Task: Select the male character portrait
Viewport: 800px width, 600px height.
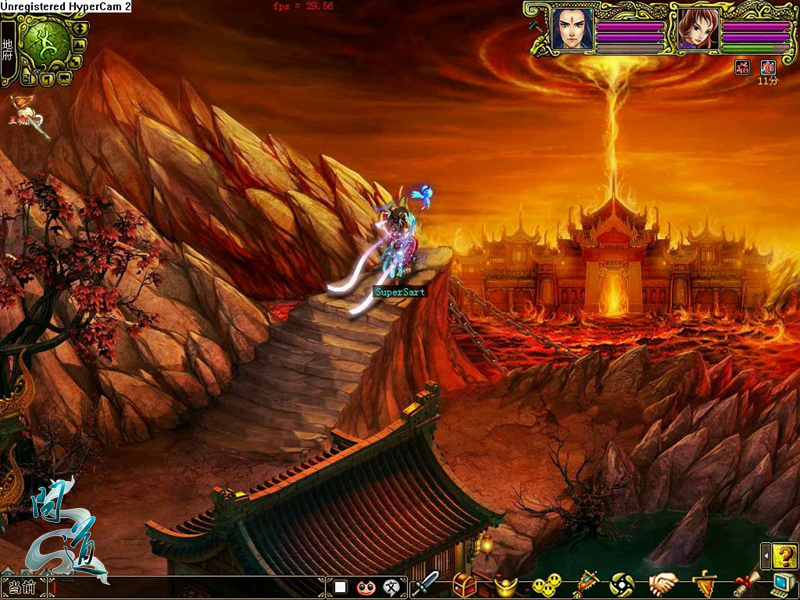Action: point(571,29)
